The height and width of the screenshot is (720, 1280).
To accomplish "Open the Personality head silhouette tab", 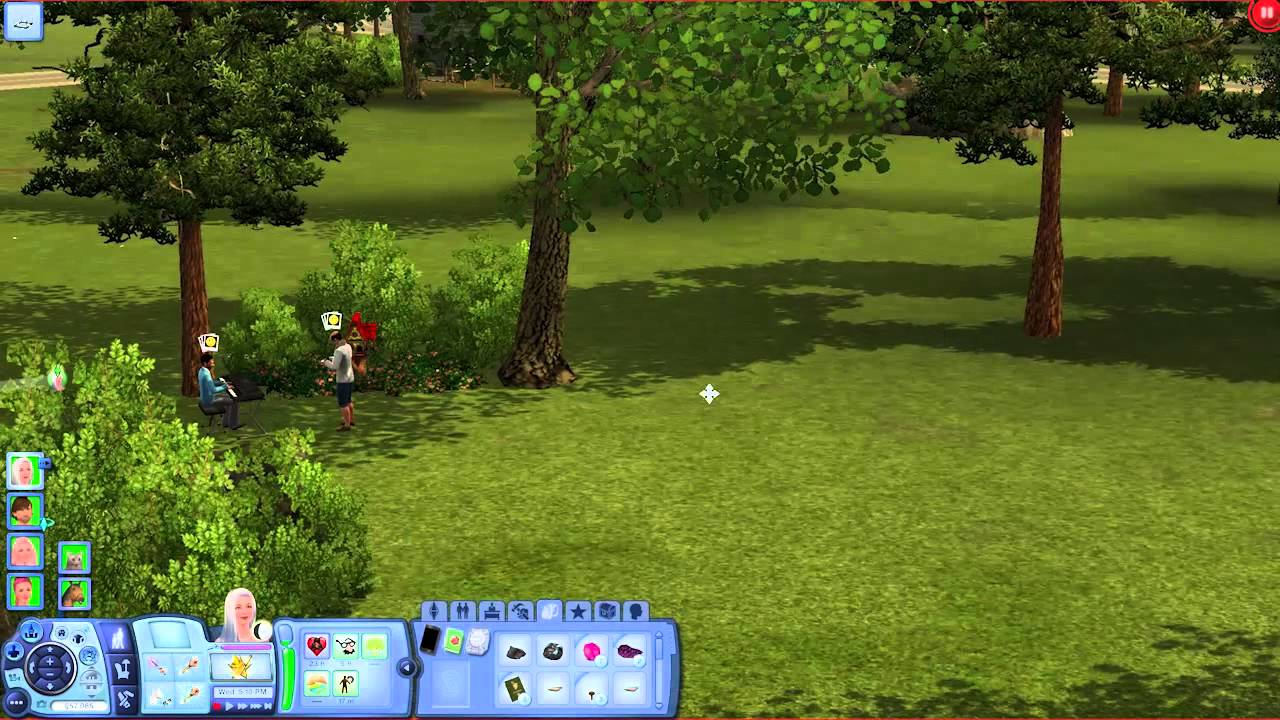I will pyautogui.click(x=636, y=610).
